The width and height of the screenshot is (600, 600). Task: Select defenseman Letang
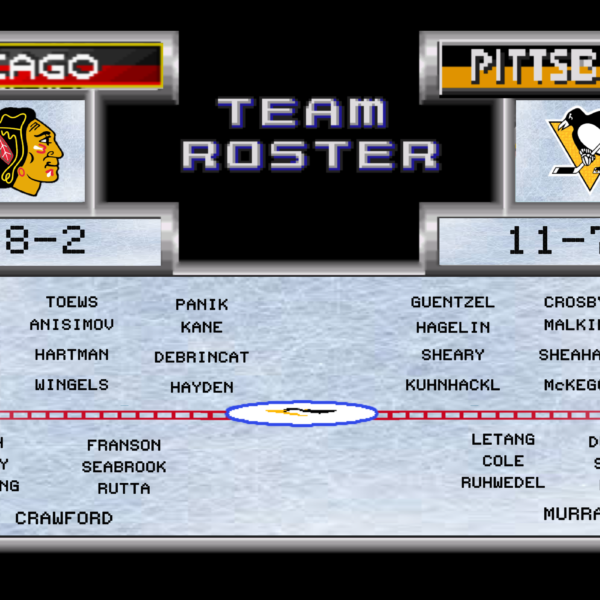[x=503, y=440]
